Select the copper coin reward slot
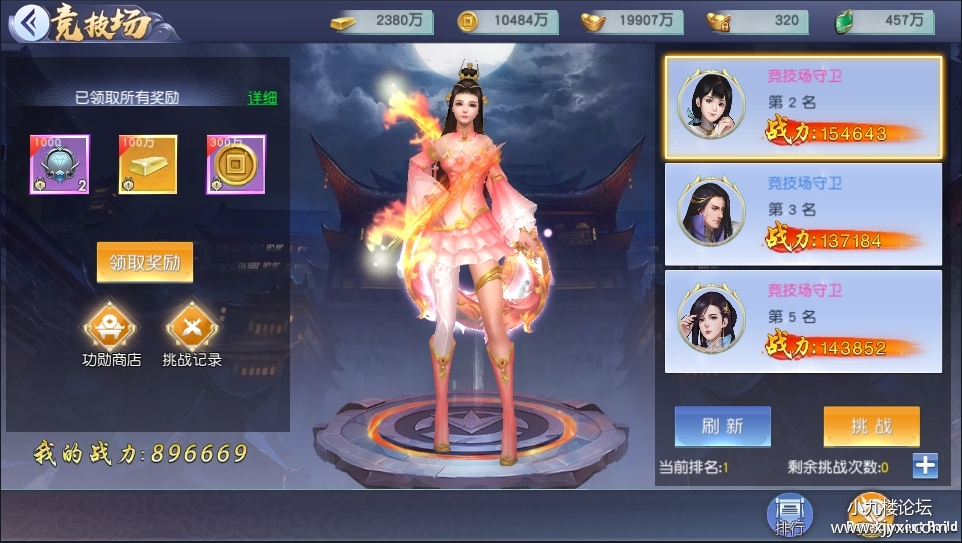Screen dimensions: 962x543 pyautogui.click(x=236, y=164)
